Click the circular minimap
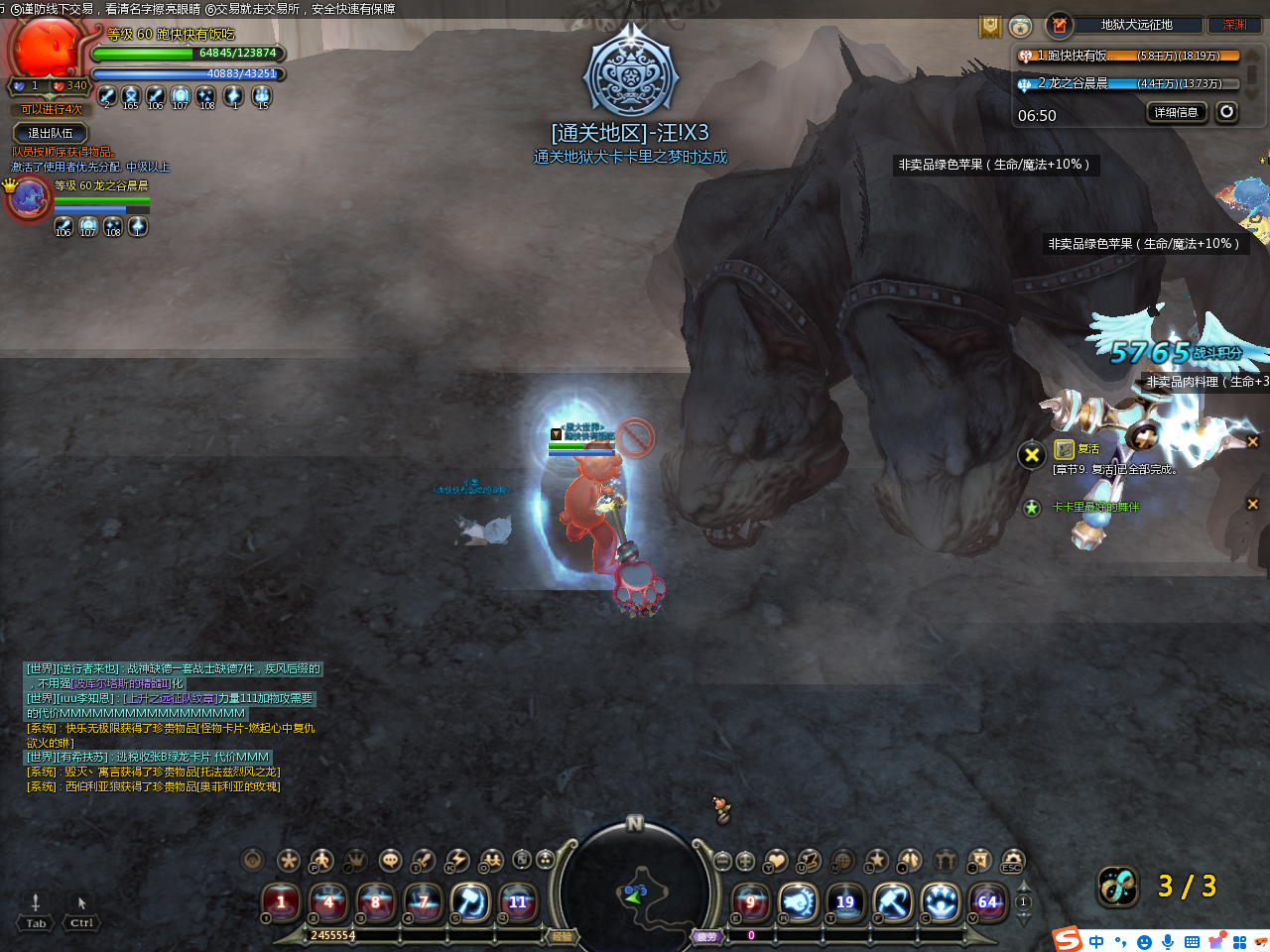1270x952 pixels. (x=635, y=894)
